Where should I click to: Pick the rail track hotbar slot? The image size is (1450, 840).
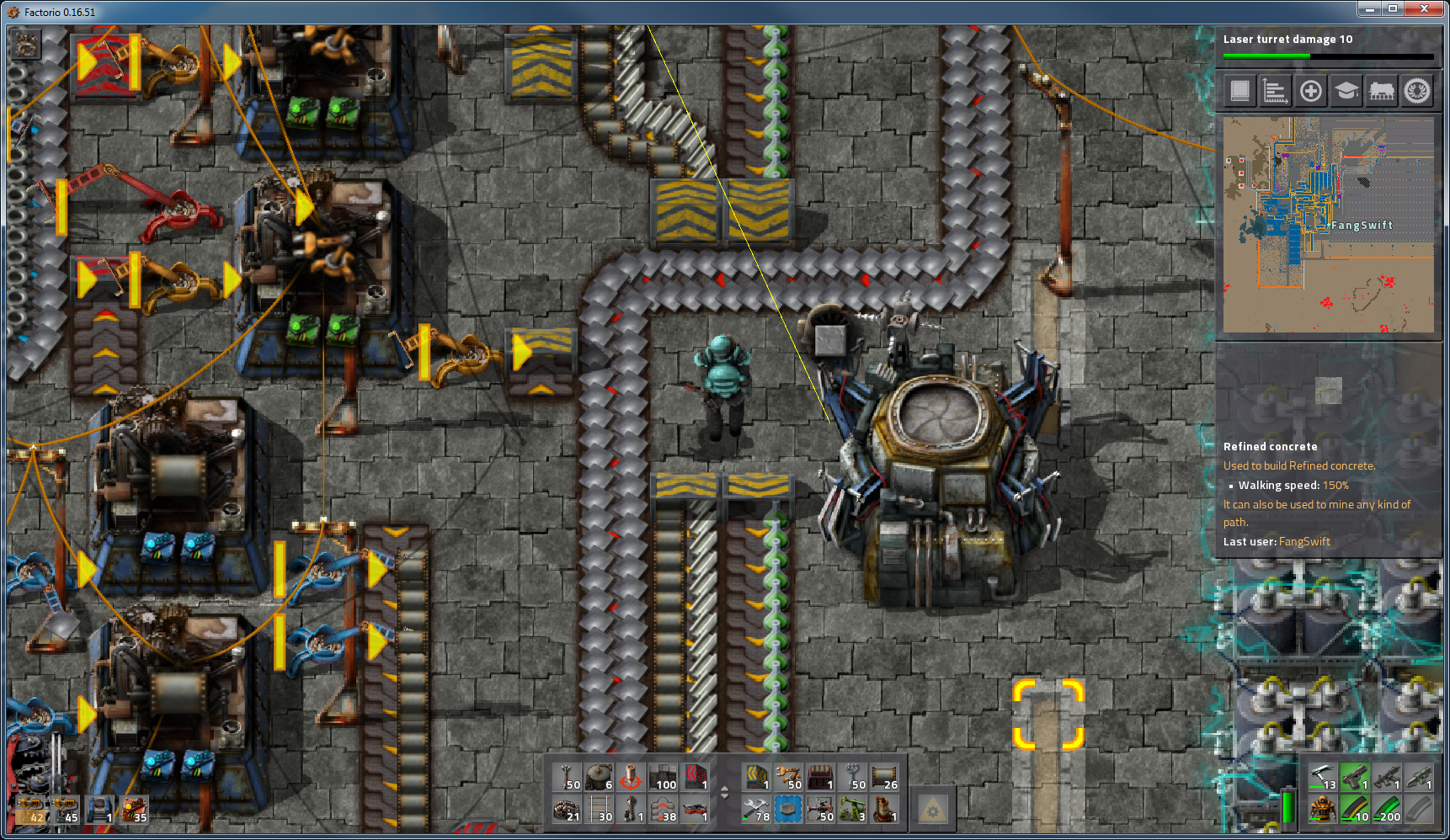coord(599,810)
